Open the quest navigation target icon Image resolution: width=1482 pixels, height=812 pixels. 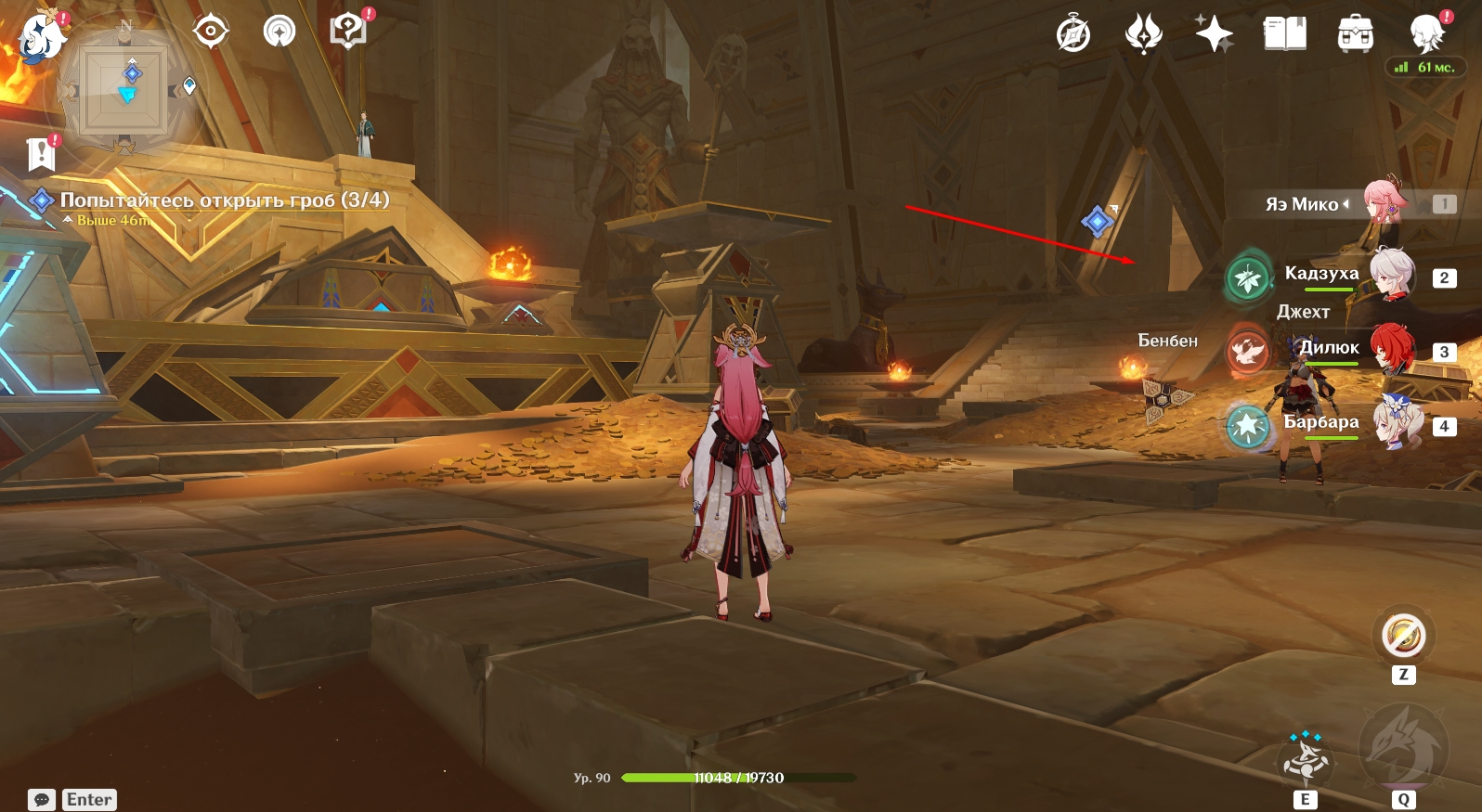[211, 32]
